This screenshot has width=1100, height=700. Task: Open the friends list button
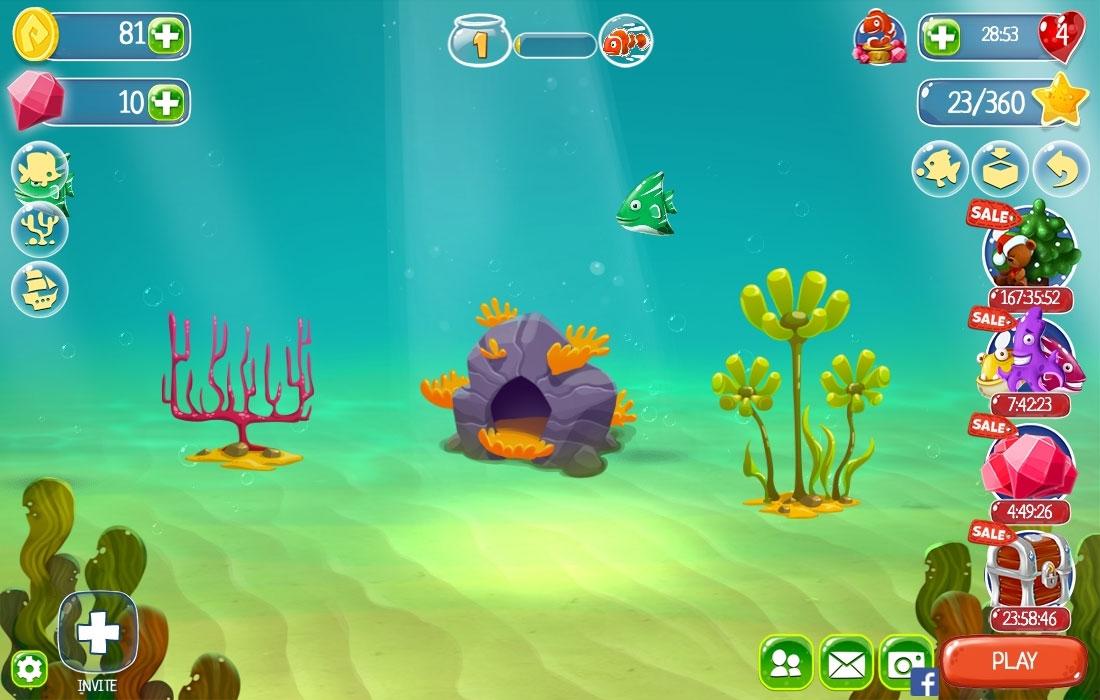[x=786, y=662]
